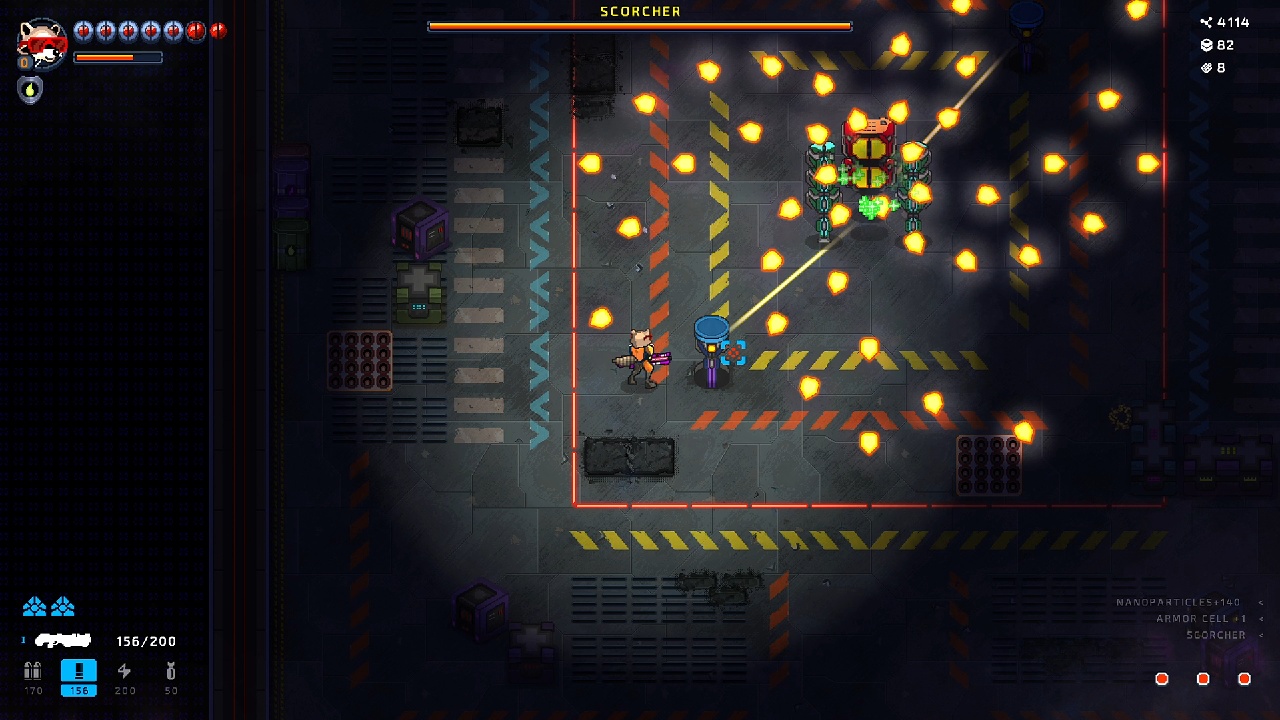Select the bomb ammo icon showing 50
The image size is (1280, 720).
click(170, 672)
